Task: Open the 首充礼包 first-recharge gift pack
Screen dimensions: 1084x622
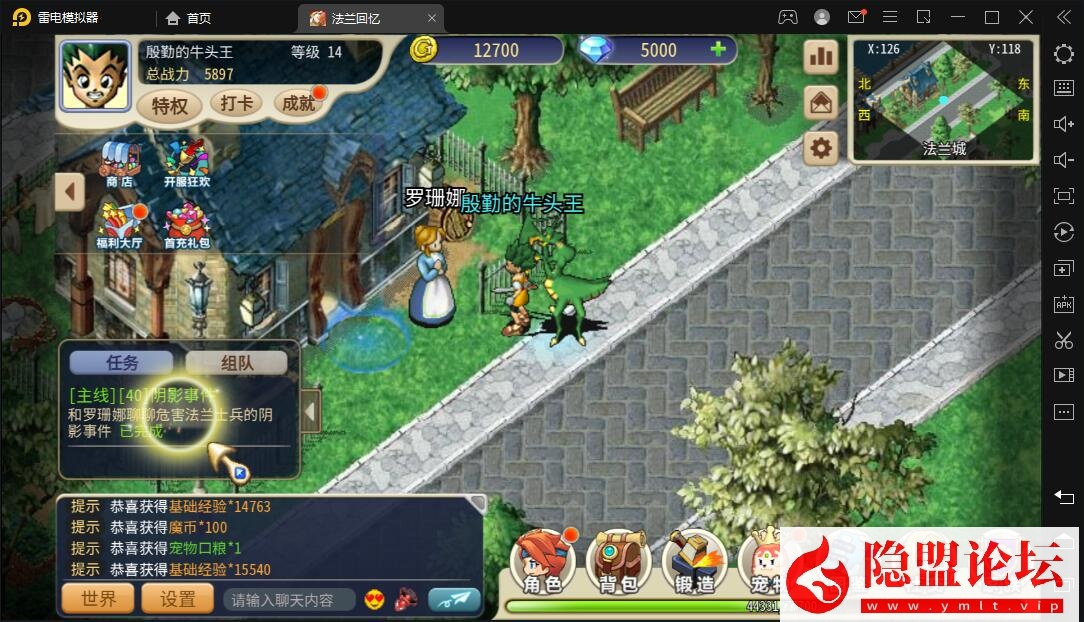Action: [x=187, y=225]
